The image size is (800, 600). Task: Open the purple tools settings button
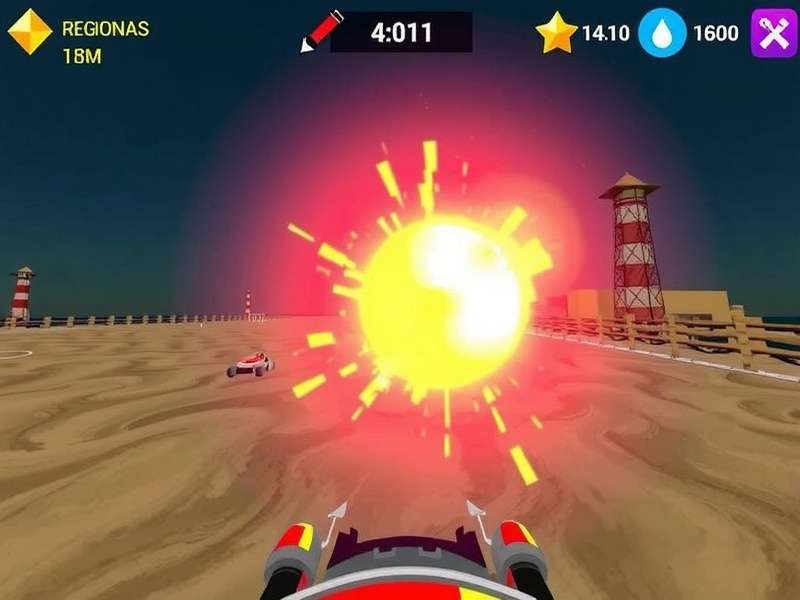[773, 33]
